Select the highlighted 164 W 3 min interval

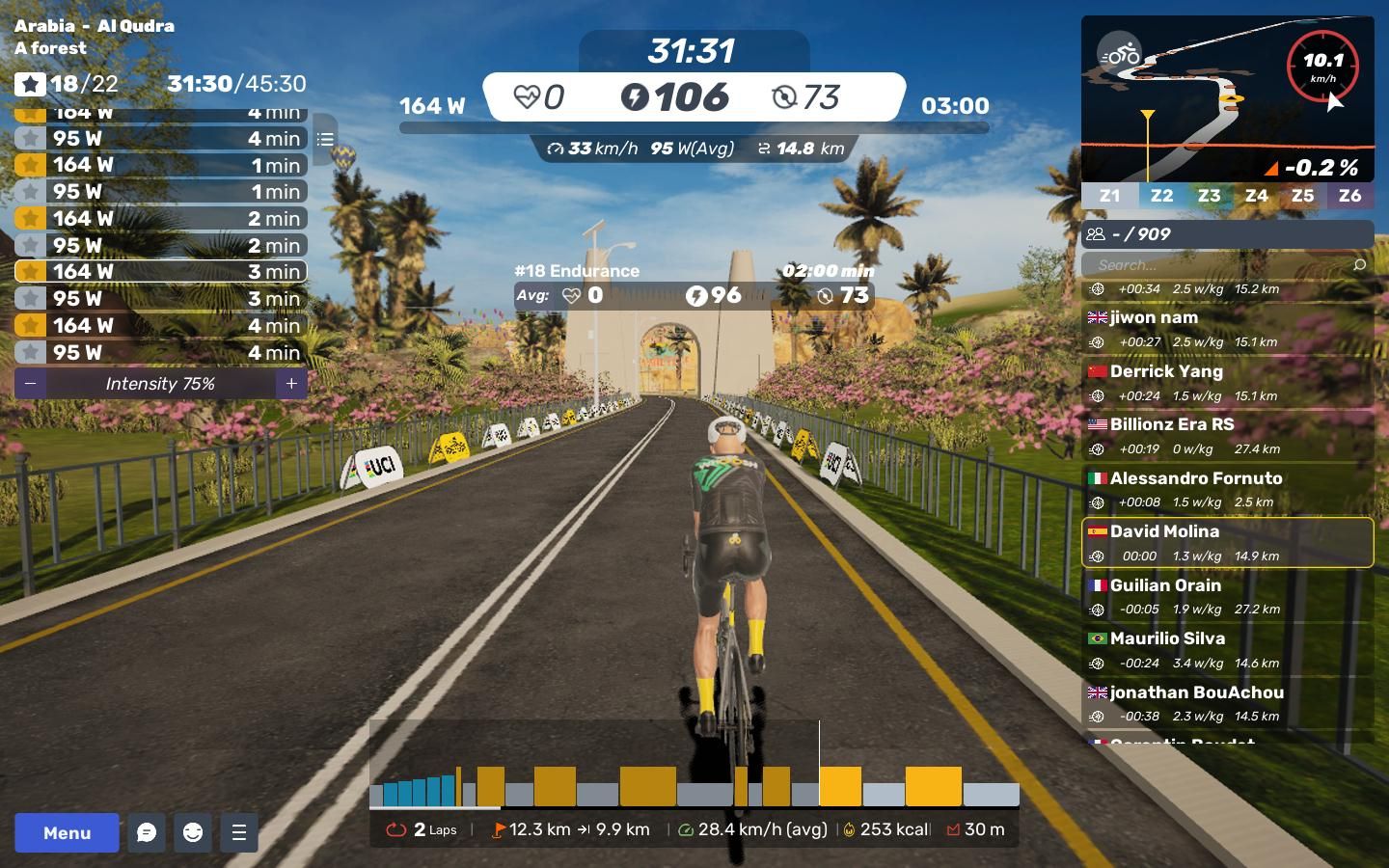tap(160, 272)
